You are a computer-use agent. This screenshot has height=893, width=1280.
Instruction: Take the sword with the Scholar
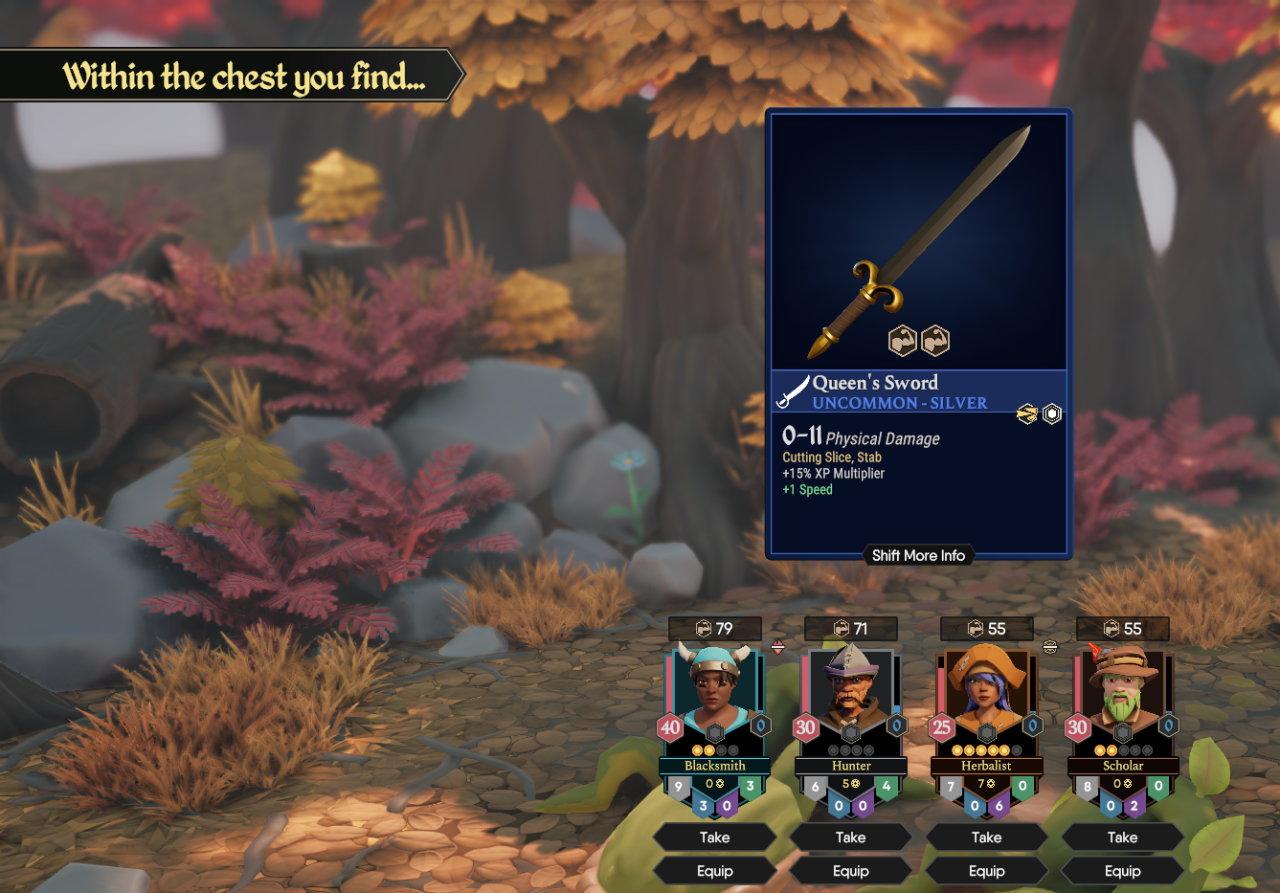[x=1123, y=837]
